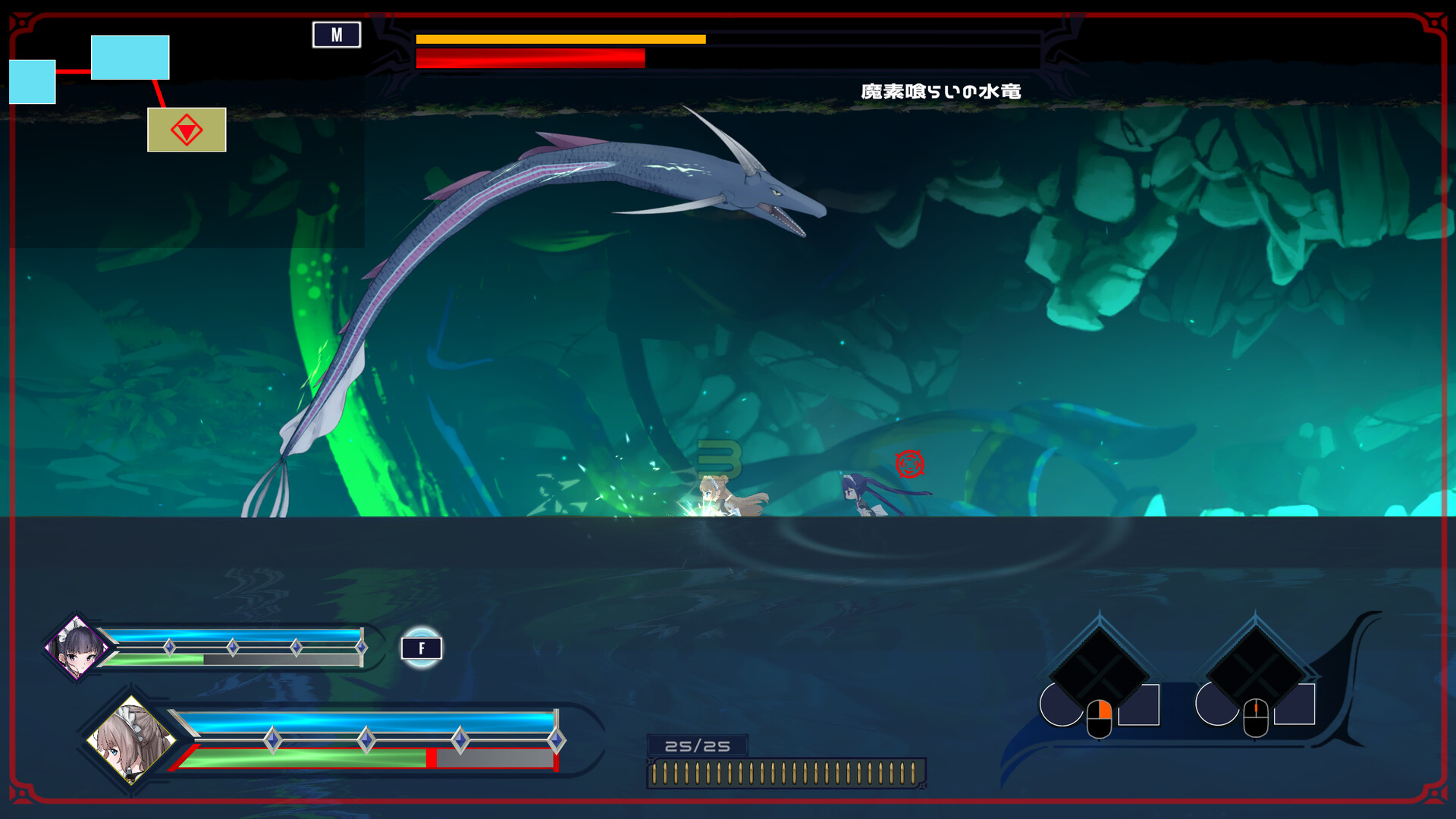Open the map using the M key shortcut label

pyautogui.click(x=336, y=34)
